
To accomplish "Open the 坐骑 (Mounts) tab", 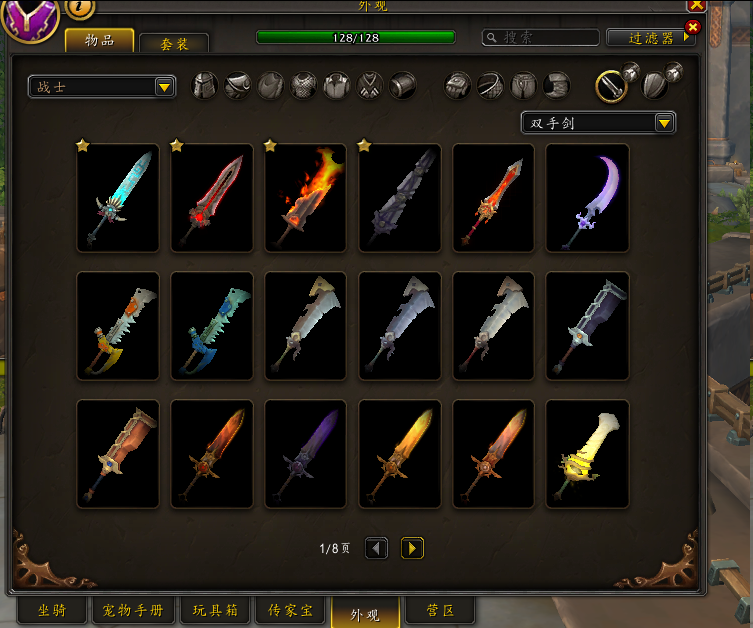I will tap(52, 610).
